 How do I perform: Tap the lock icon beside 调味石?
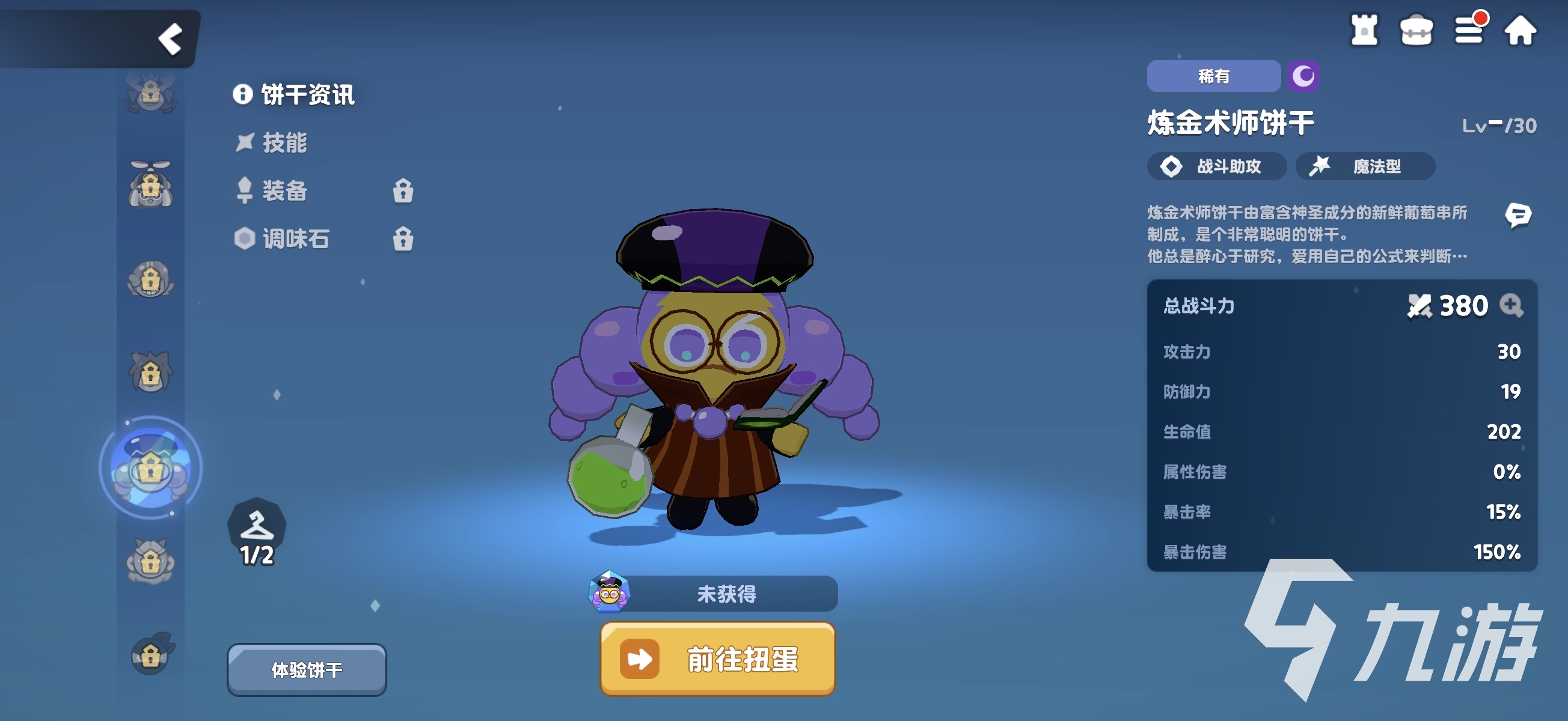point(405,240)
